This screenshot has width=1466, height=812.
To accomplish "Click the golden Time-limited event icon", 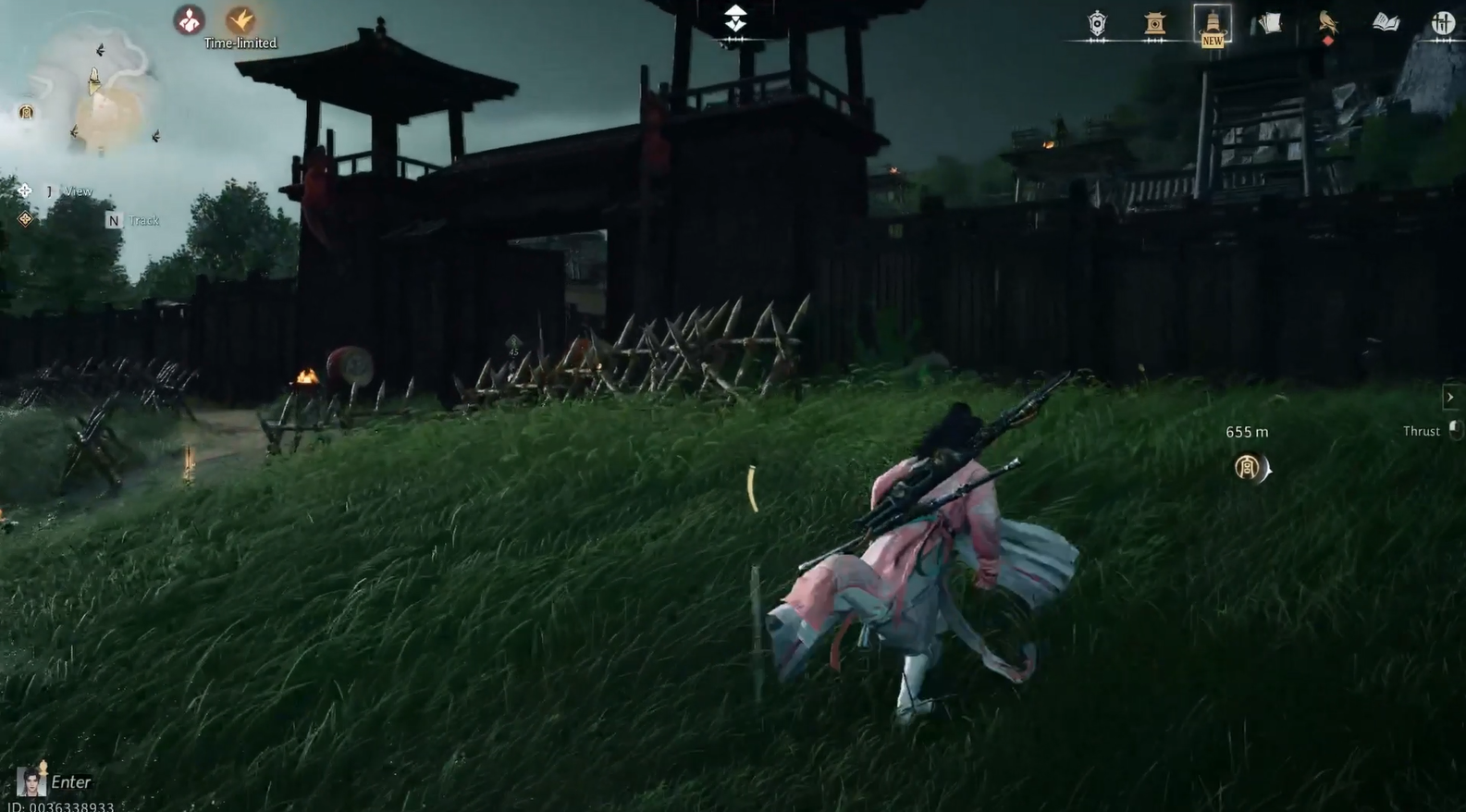I will click(239, 20).
